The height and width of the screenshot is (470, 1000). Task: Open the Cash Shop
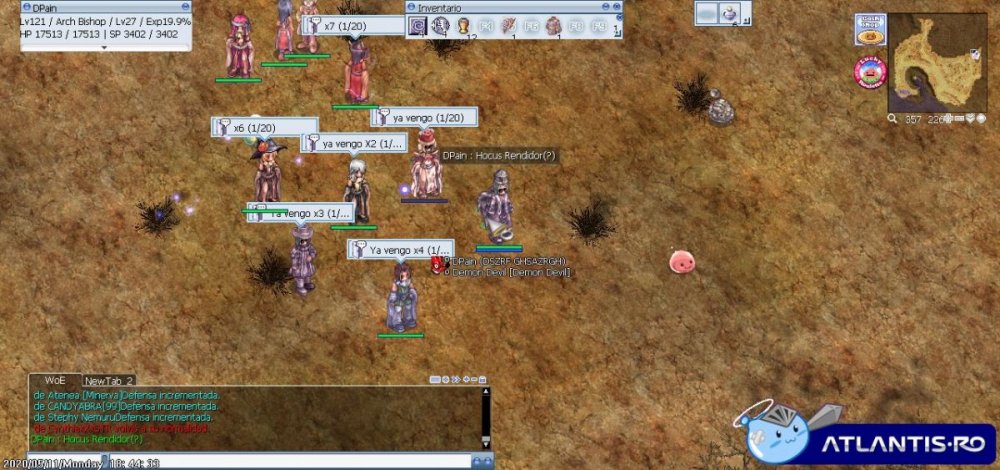click(868, 29)
